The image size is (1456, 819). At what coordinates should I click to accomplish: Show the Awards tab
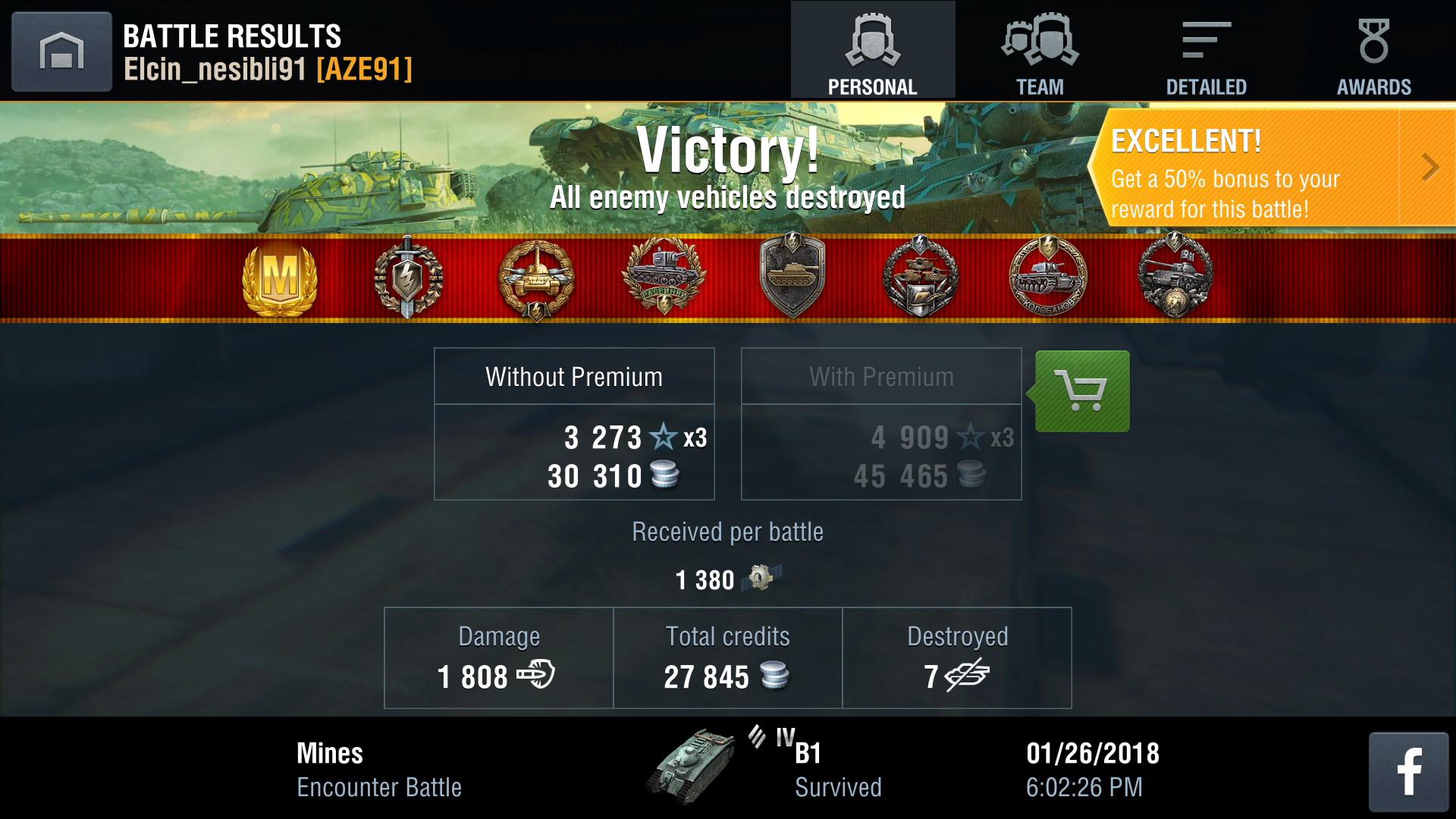tap(1373, 52)
